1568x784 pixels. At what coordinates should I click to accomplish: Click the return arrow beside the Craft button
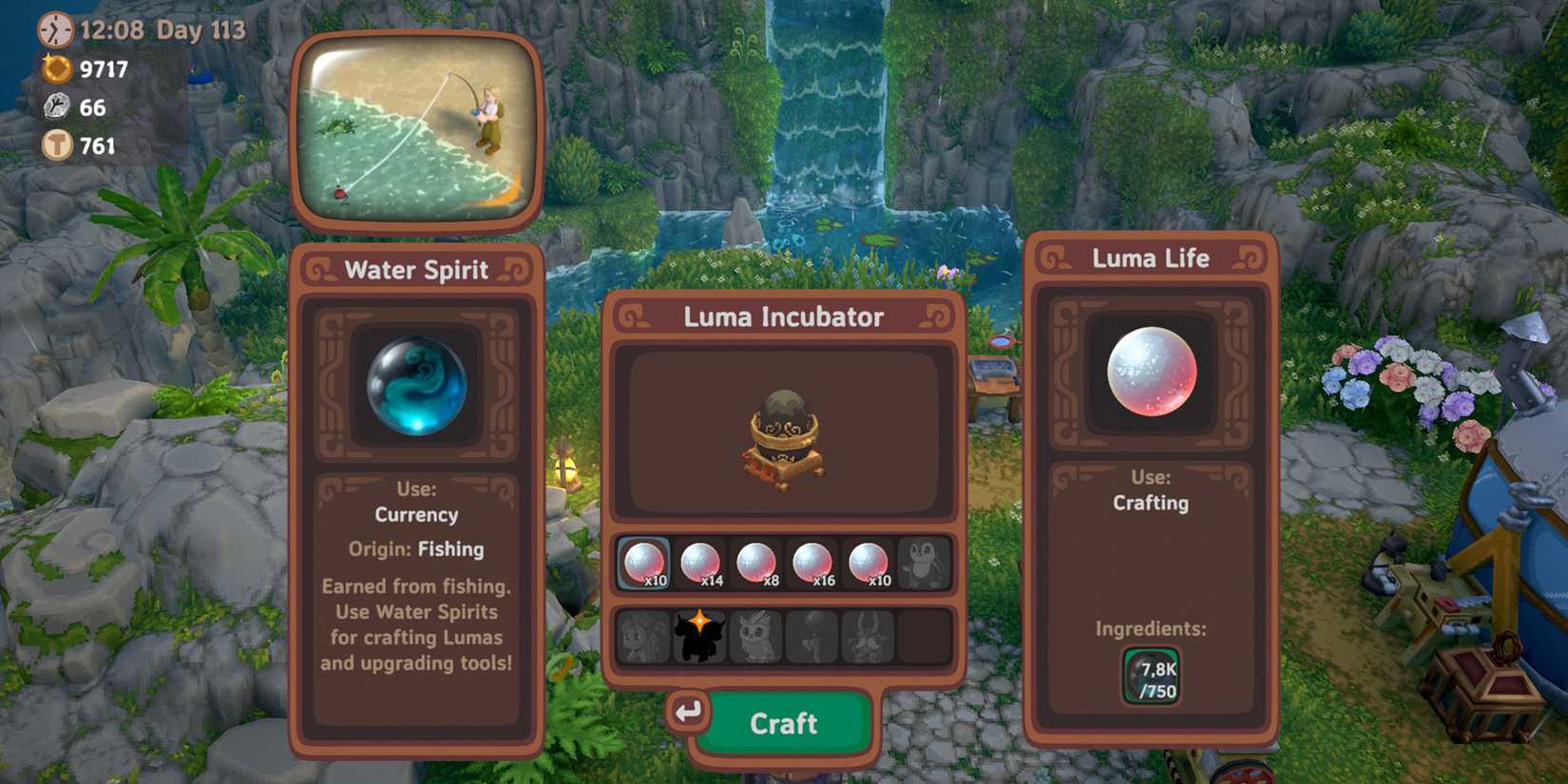click(x=690, y=710)
